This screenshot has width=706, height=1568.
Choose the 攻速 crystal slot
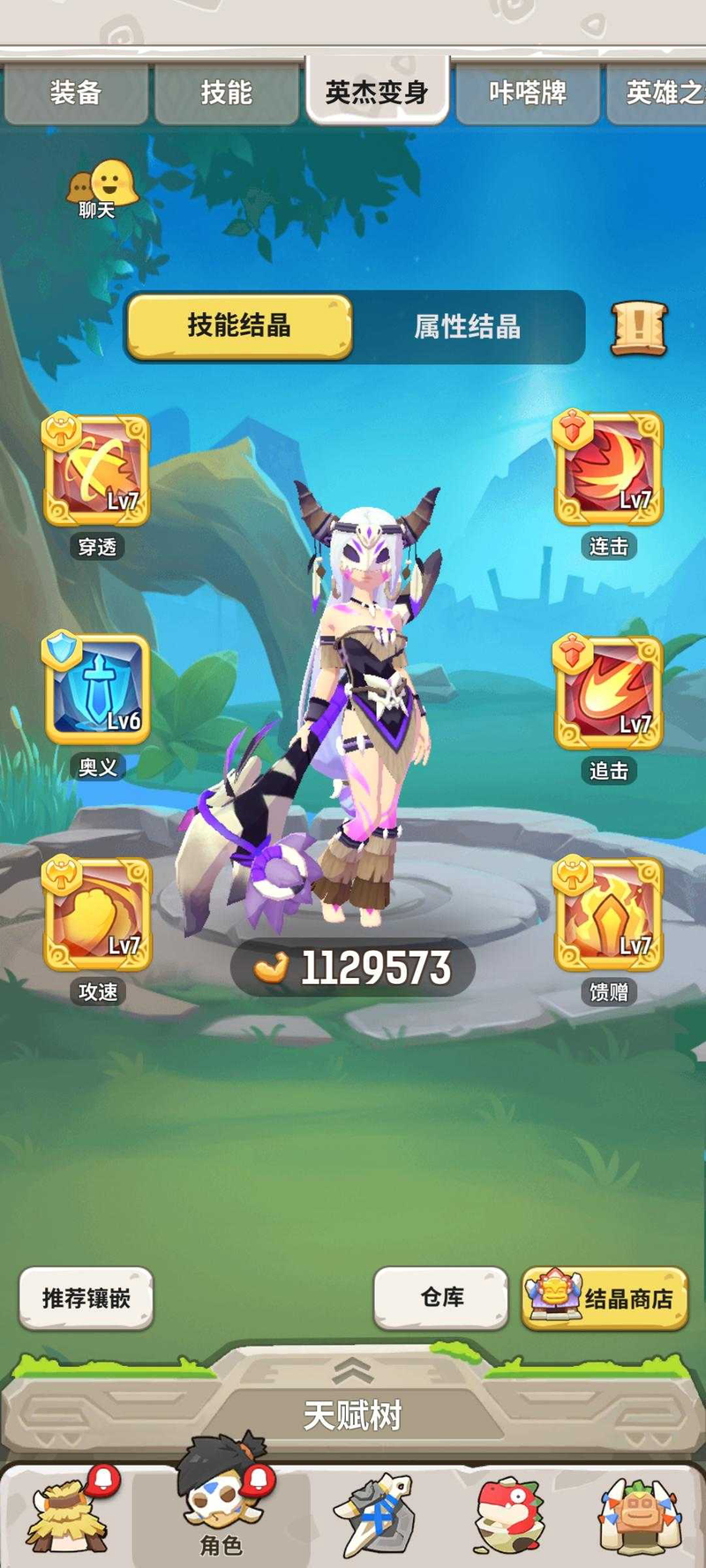97,915
